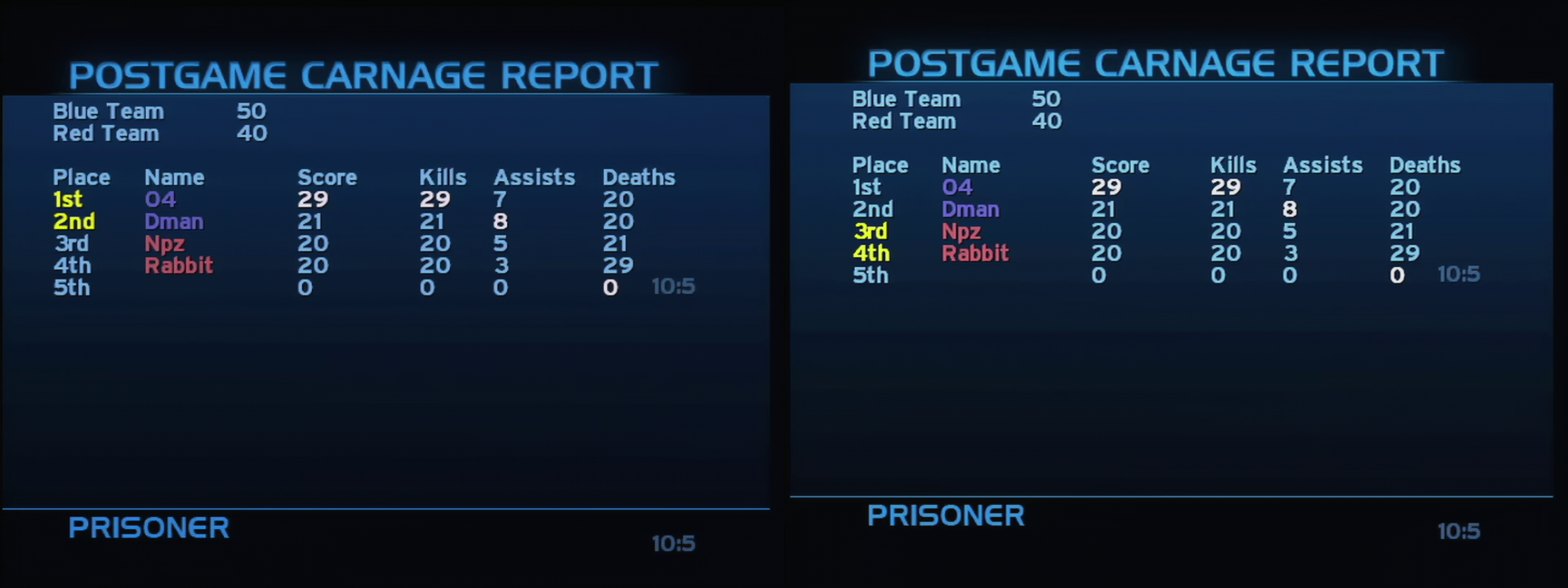Open the PRISONER map name label
The height and width of the screenshot is (588, 1568).
pos(149,528)
